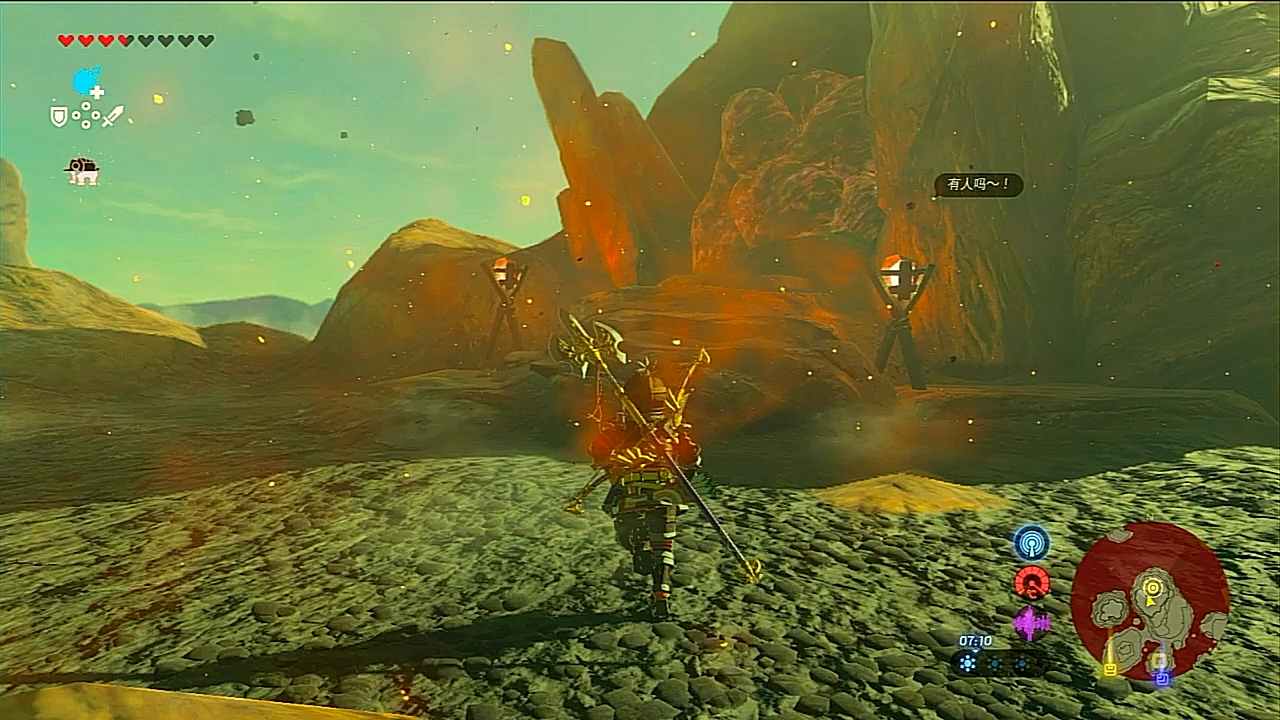The height and width of the screenshot is (720, 1280).
Task: Click the blue Sheikah Sensor icon
Action: point(1031,543)
